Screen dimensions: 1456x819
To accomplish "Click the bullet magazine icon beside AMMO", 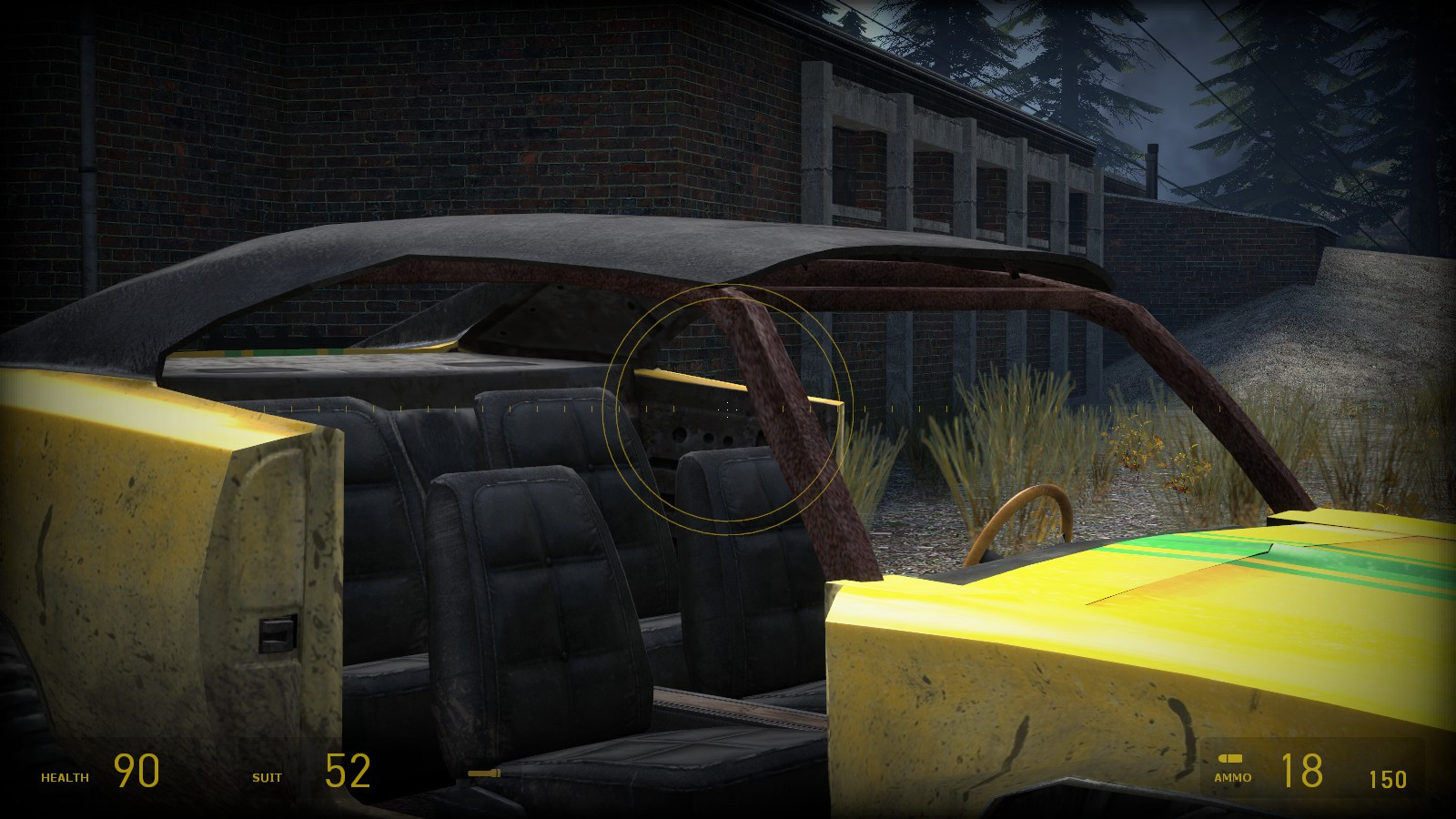I will (1233, 757).
